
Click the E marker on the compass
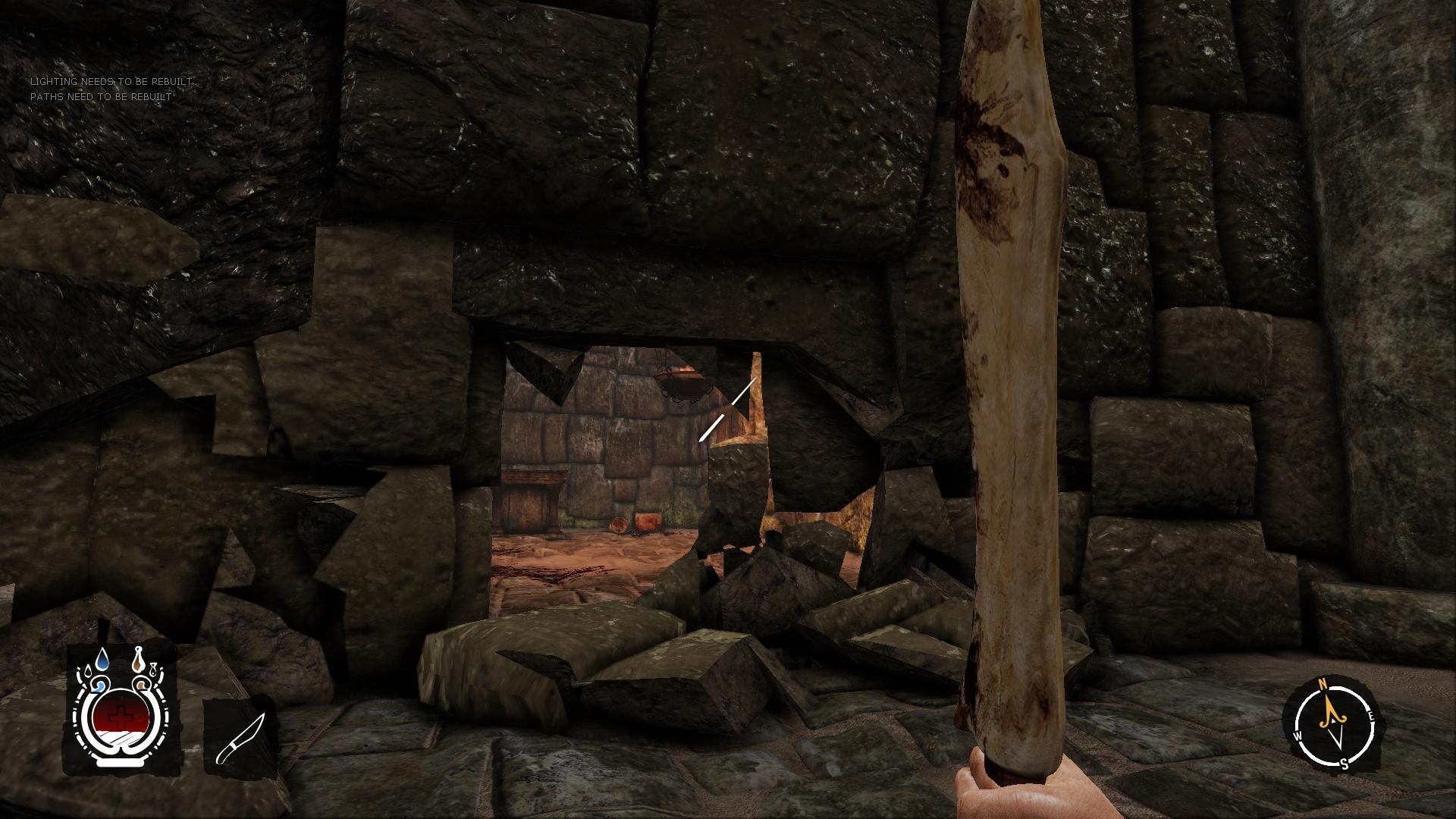[1371, 716]
